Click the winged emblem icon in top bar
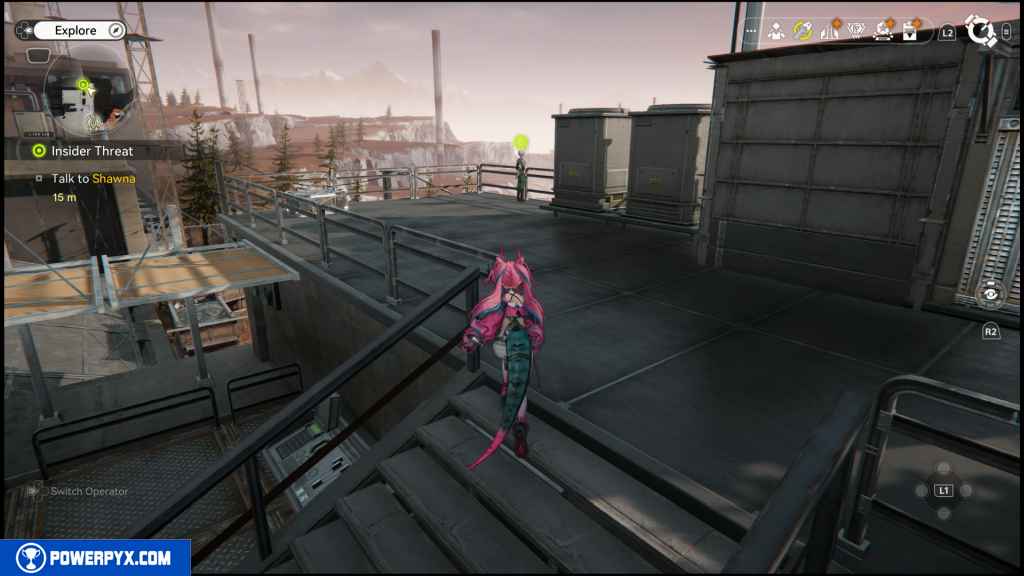 pos(856,31)
